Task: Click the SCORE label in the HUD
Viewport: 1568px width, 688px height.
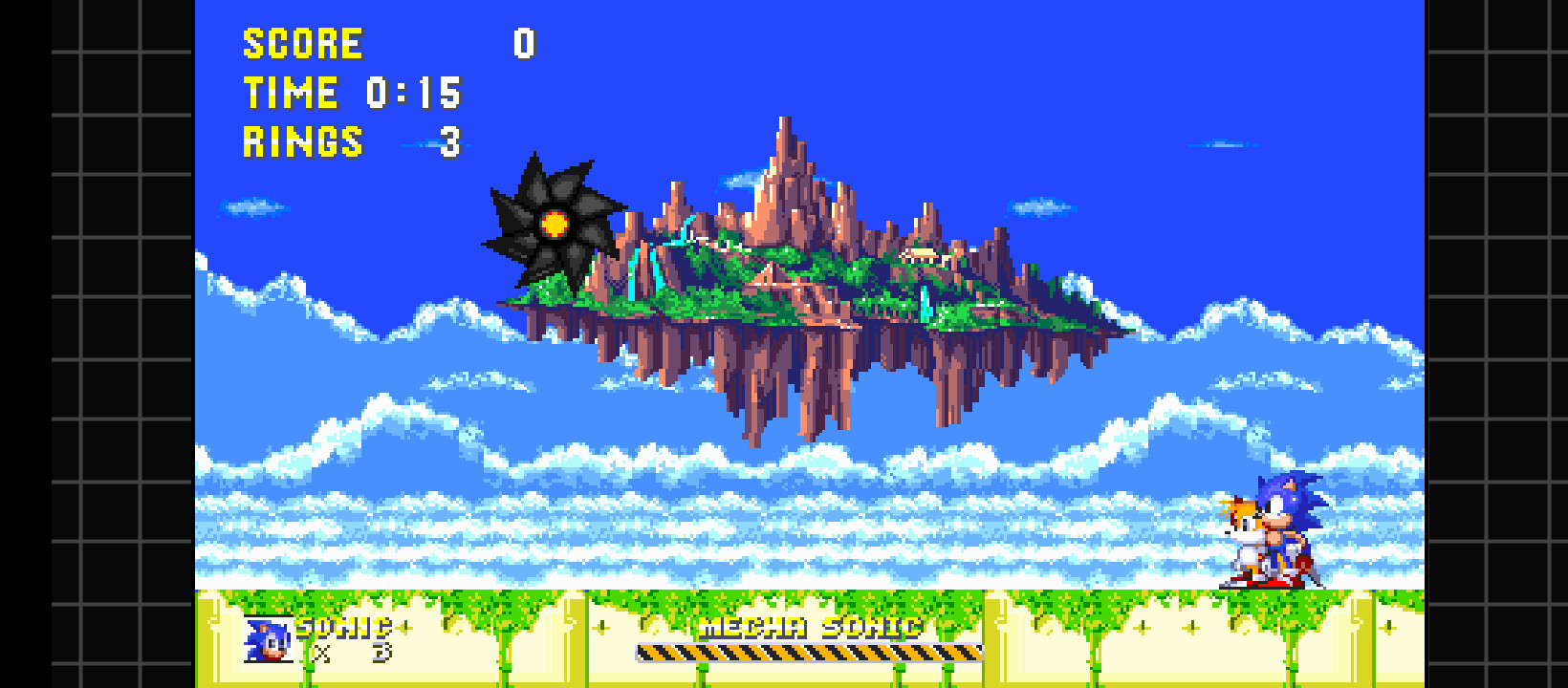Action: click(x=301, y=43)
